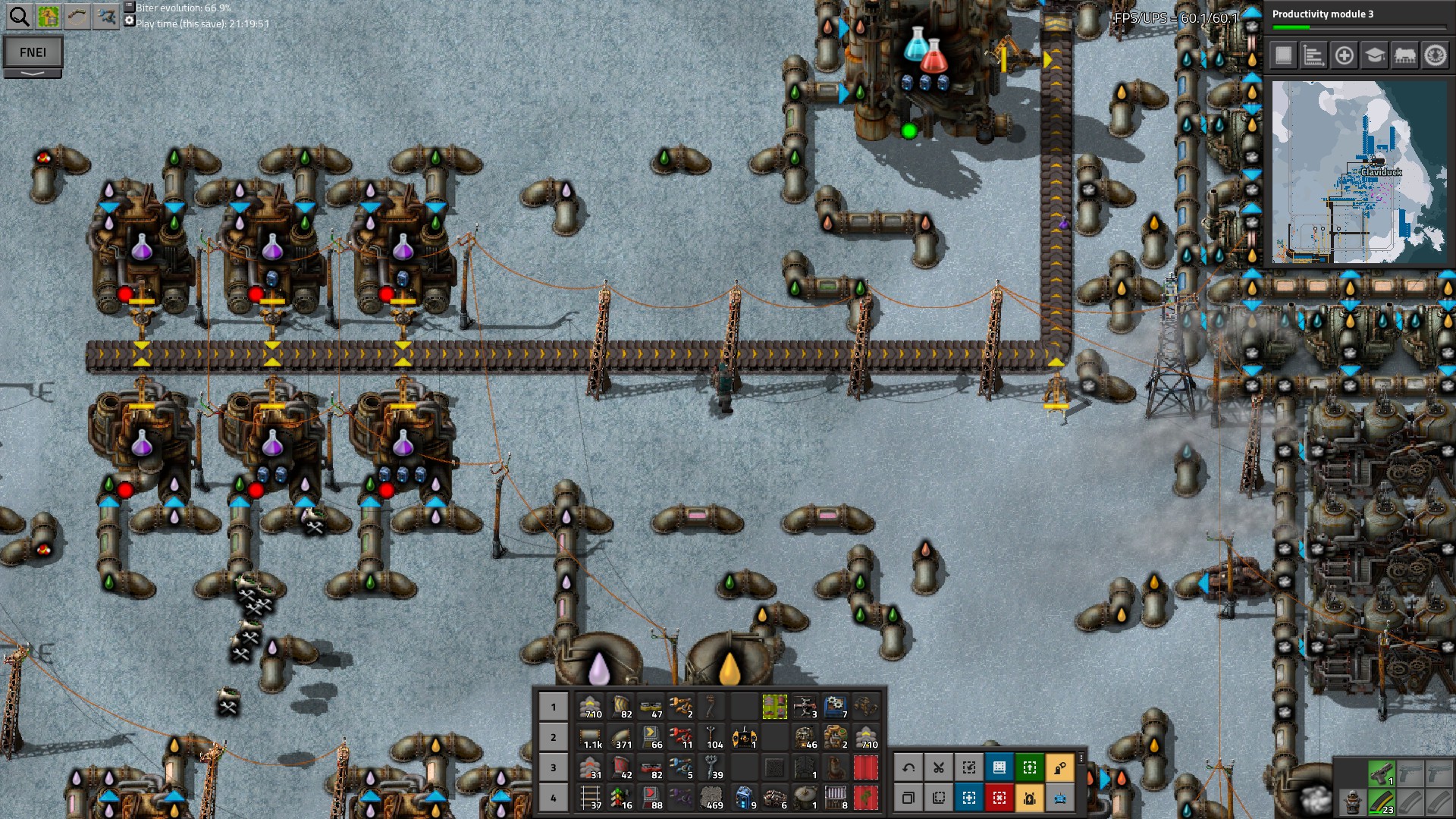This screenshot has width=1456, height=819.
Task: Select the stone brick stack of 469
Action: tap(712, 798)
